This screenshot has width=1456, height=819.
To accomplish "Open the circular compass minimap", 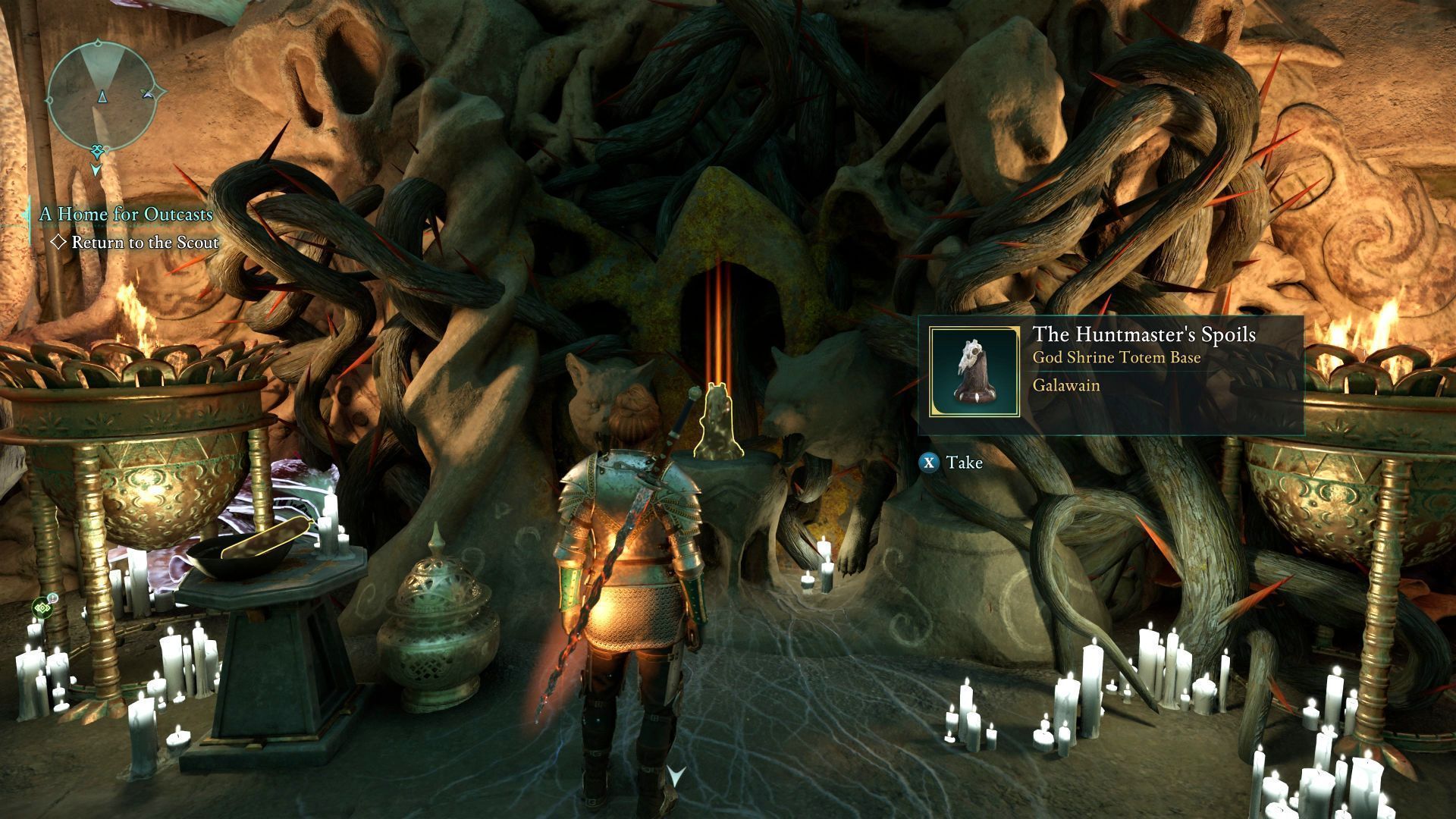I will (101, 96).
